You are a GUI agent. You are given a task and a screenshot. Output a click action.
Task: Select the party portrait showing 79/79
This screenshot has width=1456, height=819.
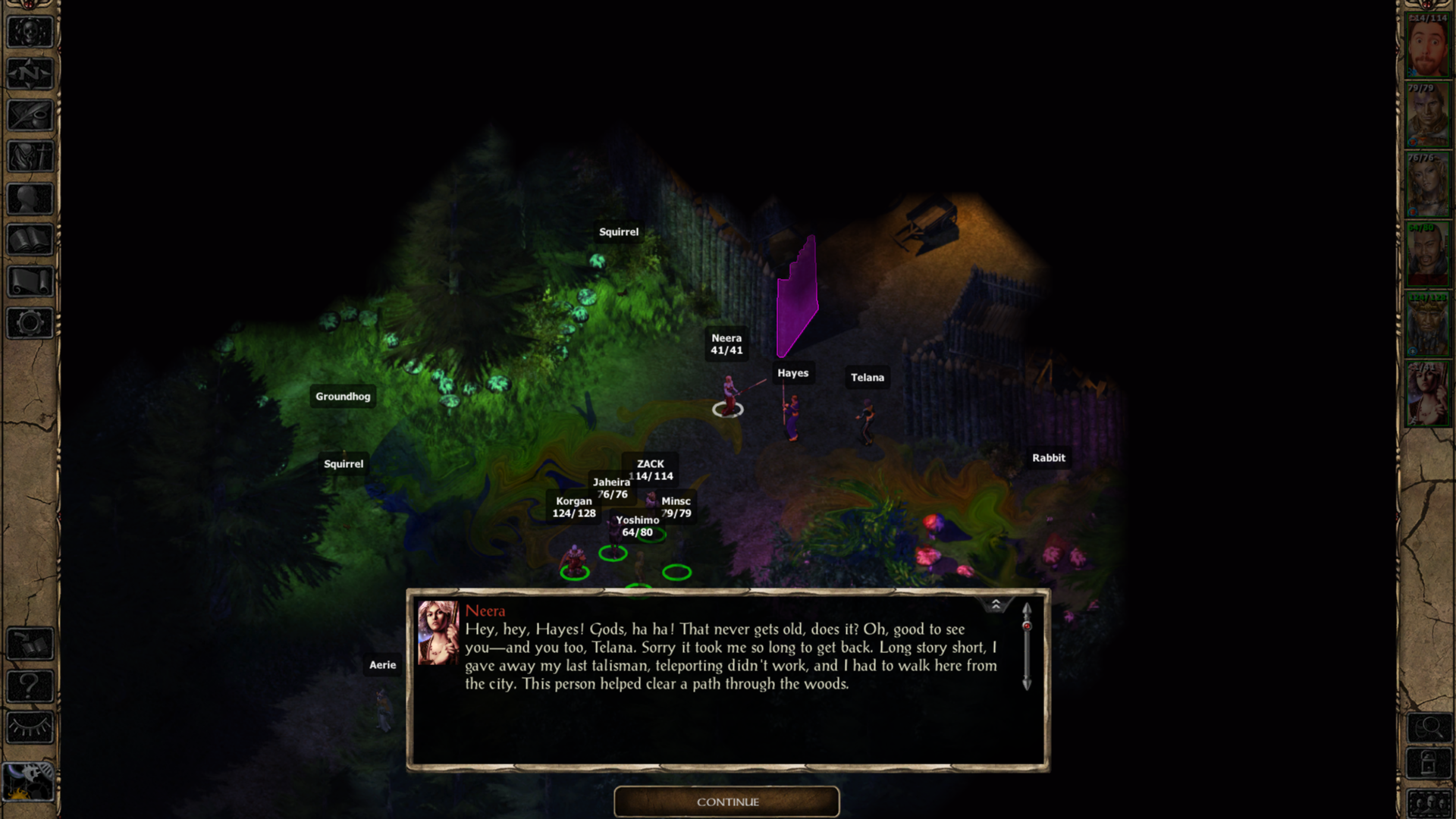click(1427, 116)
